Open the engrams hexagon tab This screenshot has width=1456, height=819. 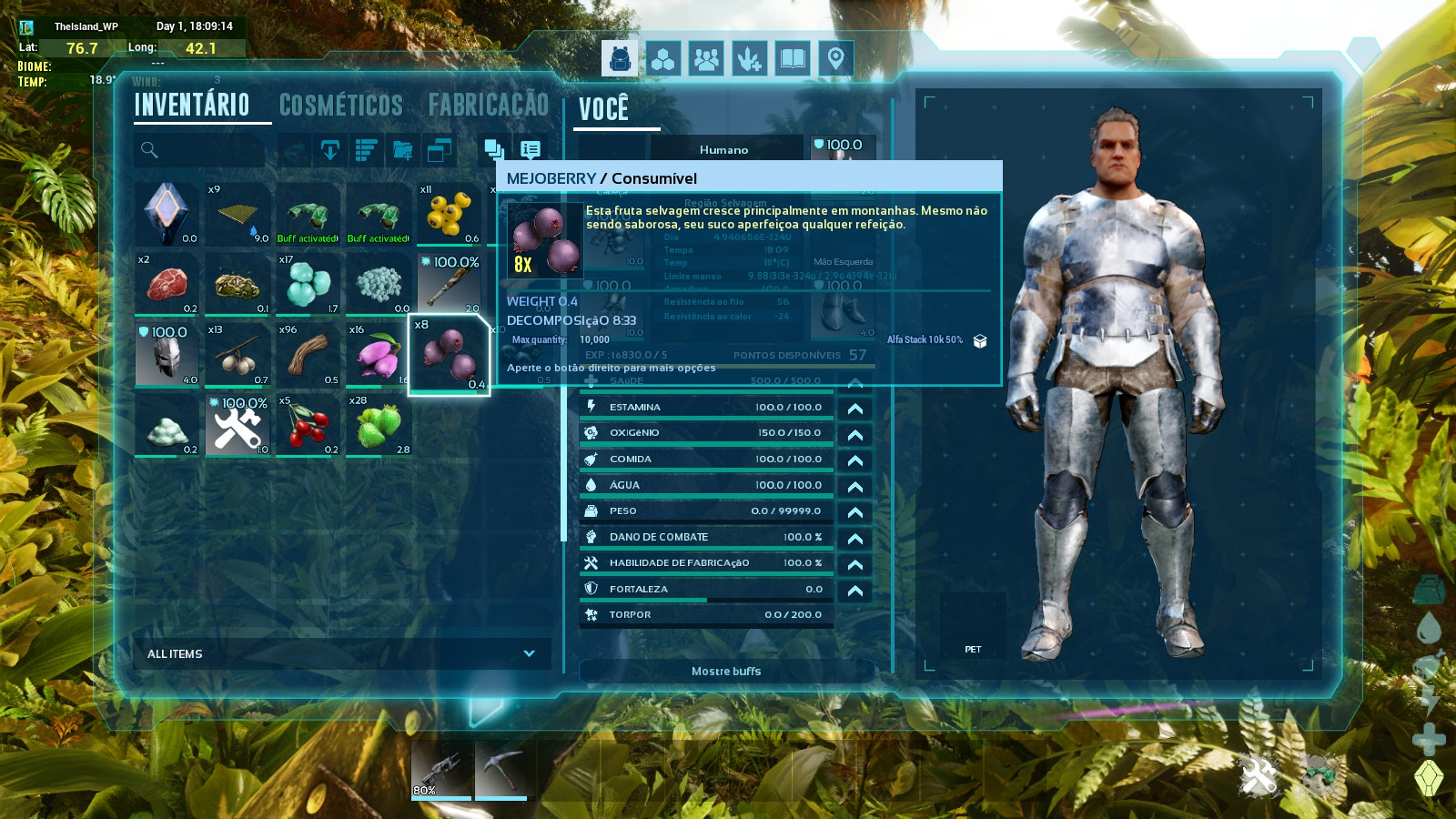click(662, 59)
